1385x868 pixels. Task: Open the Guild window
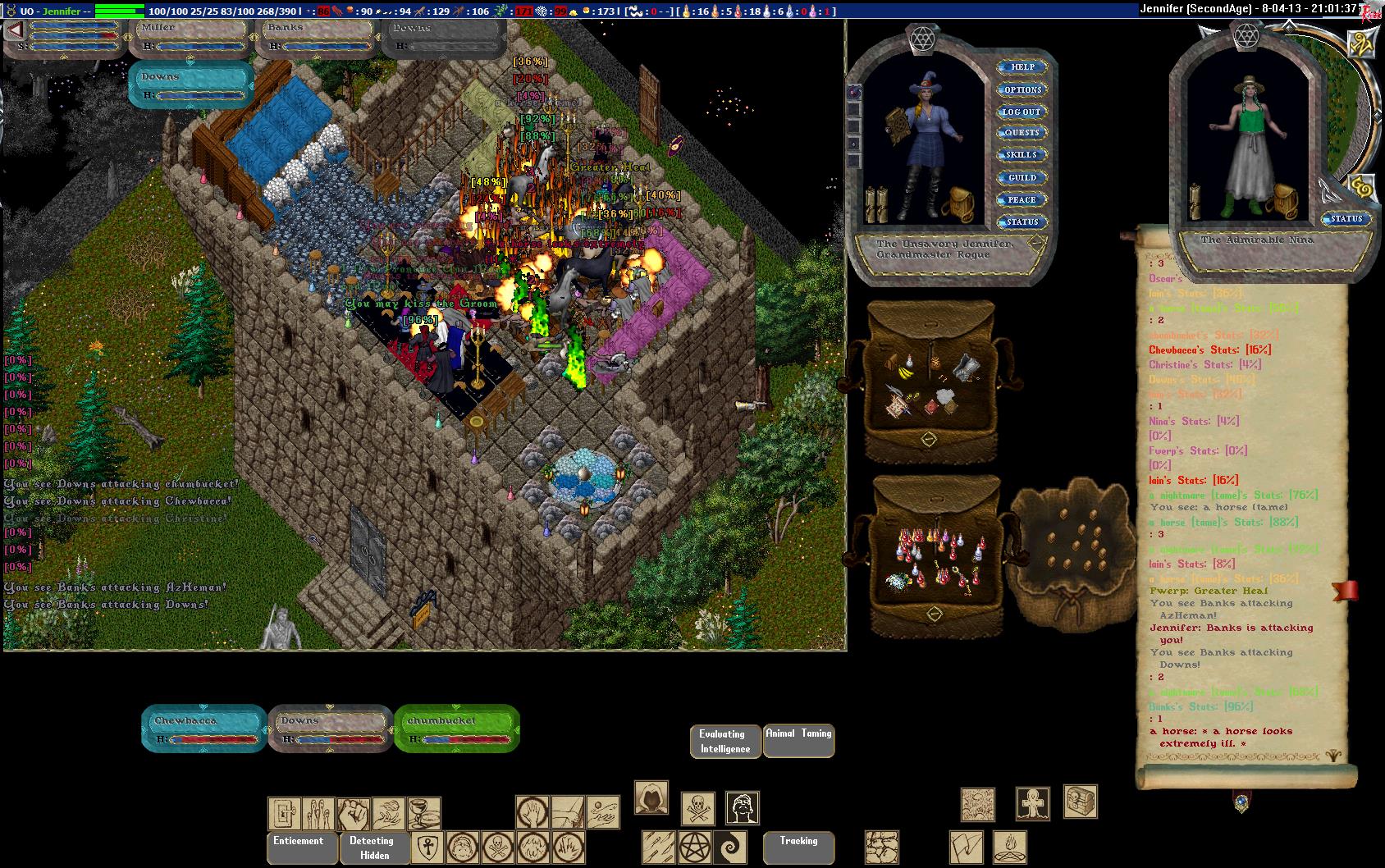pos(1022,177)
